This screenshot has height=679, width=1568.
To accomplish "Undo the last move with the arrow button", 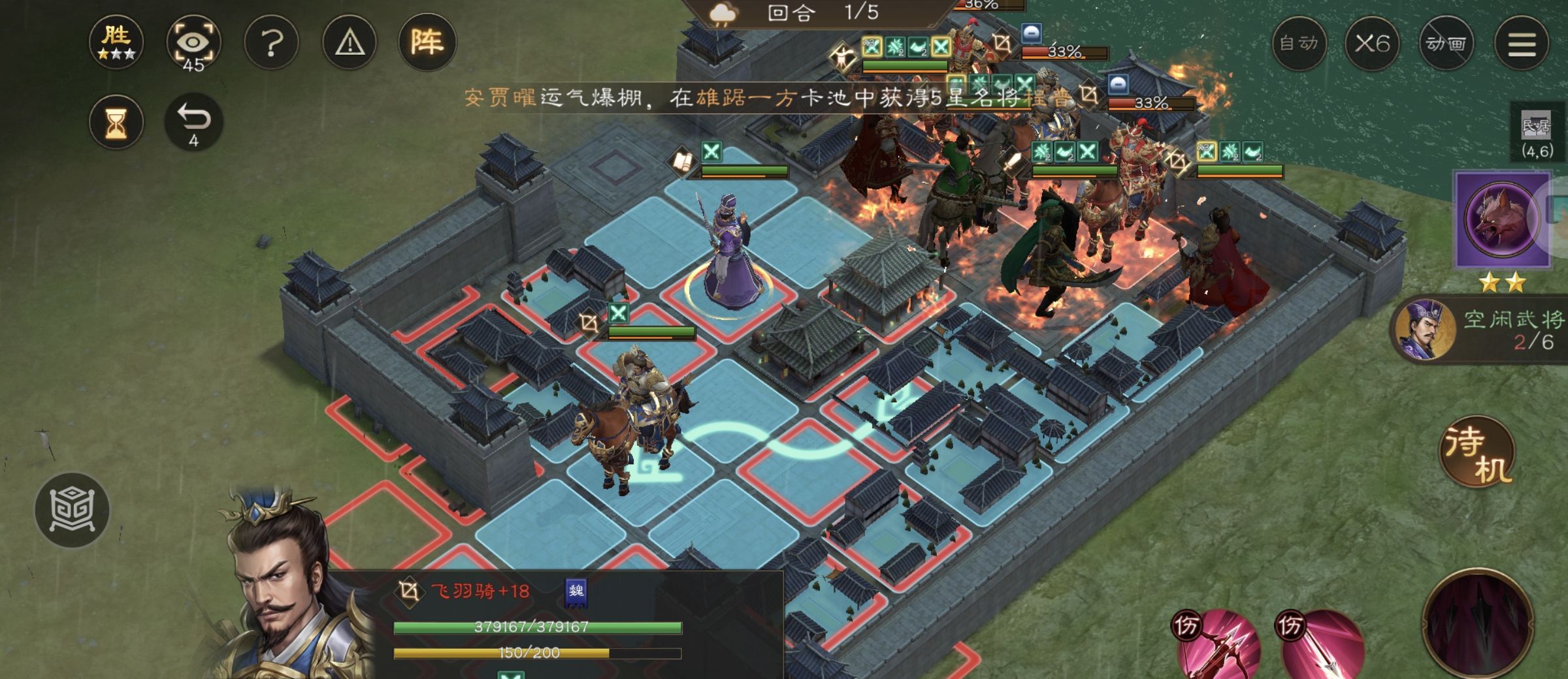I will (194, 122).
